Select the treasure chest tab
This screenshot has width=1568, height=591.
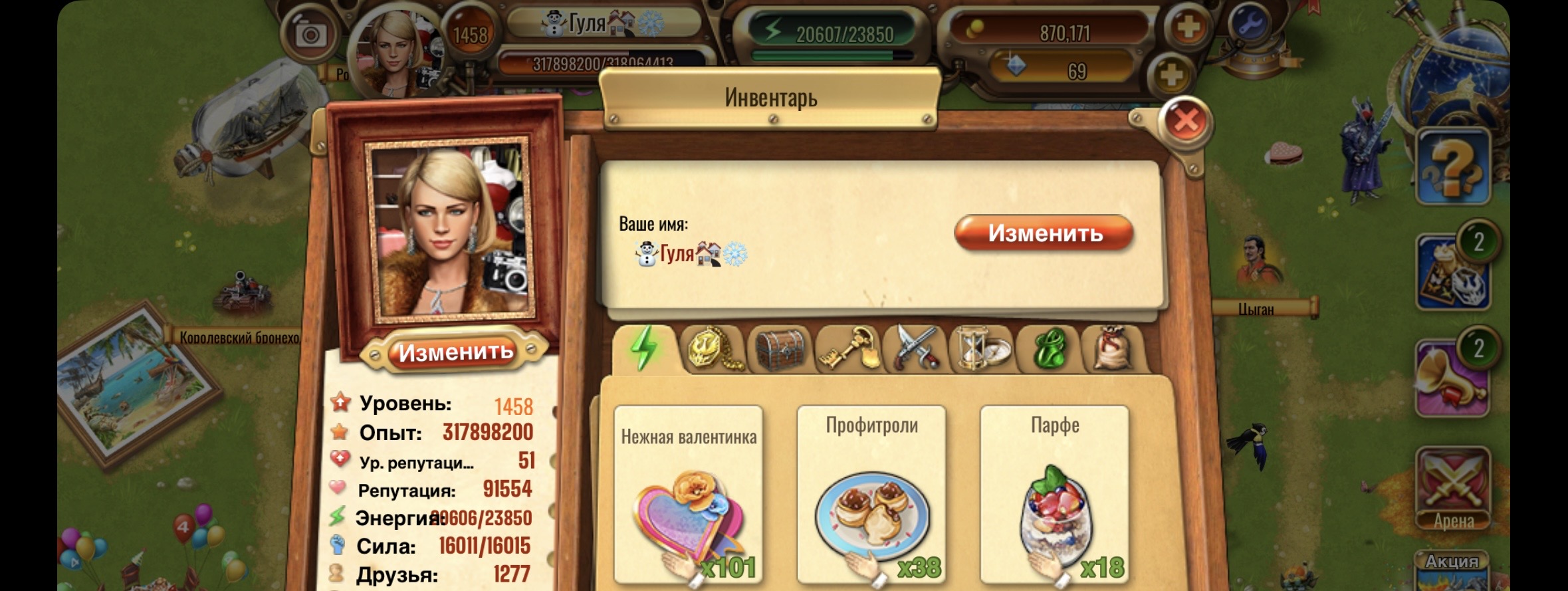point(780,349)
